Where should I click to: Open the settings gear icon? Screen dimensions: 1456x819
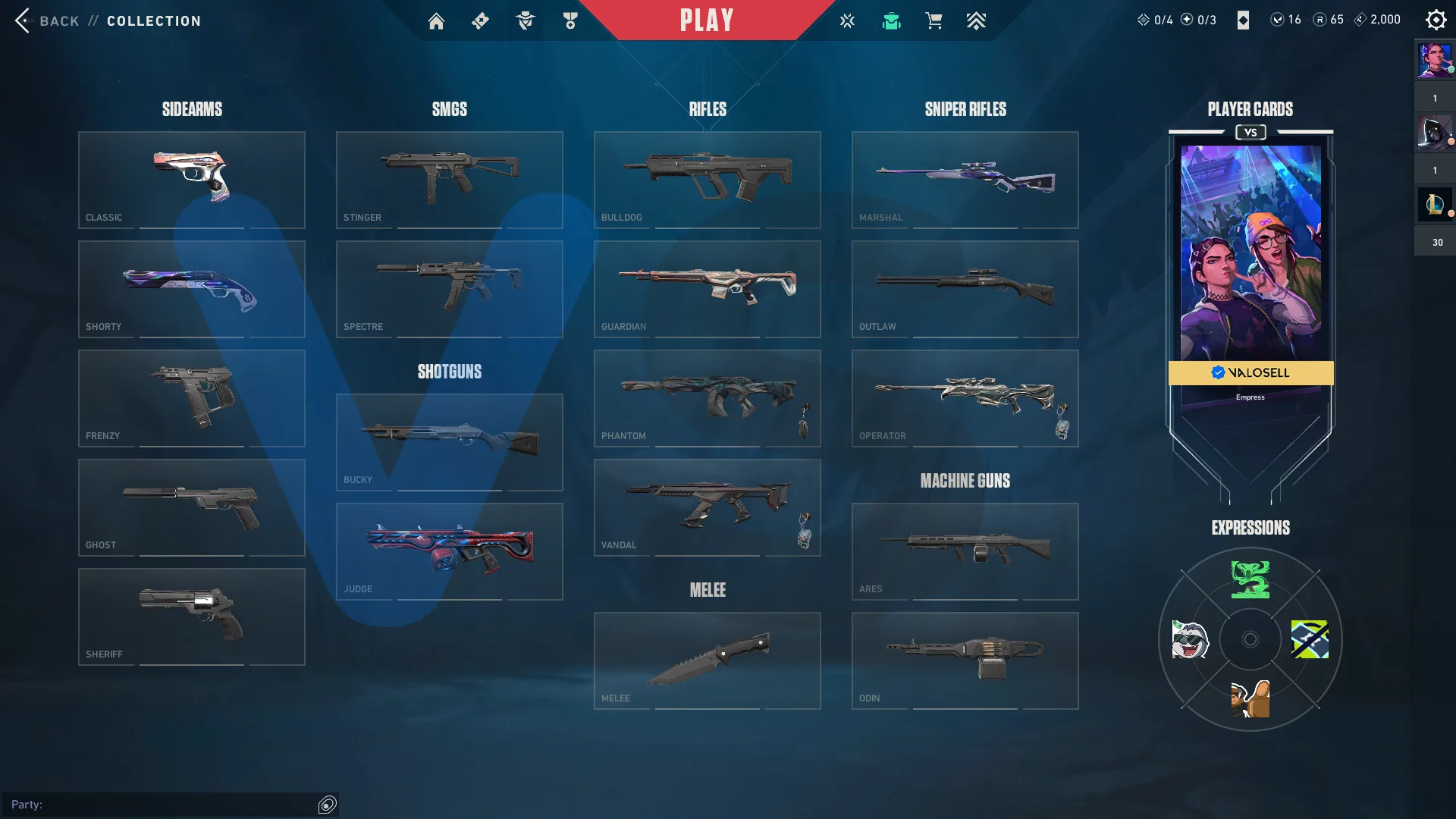pos(1436,20)
